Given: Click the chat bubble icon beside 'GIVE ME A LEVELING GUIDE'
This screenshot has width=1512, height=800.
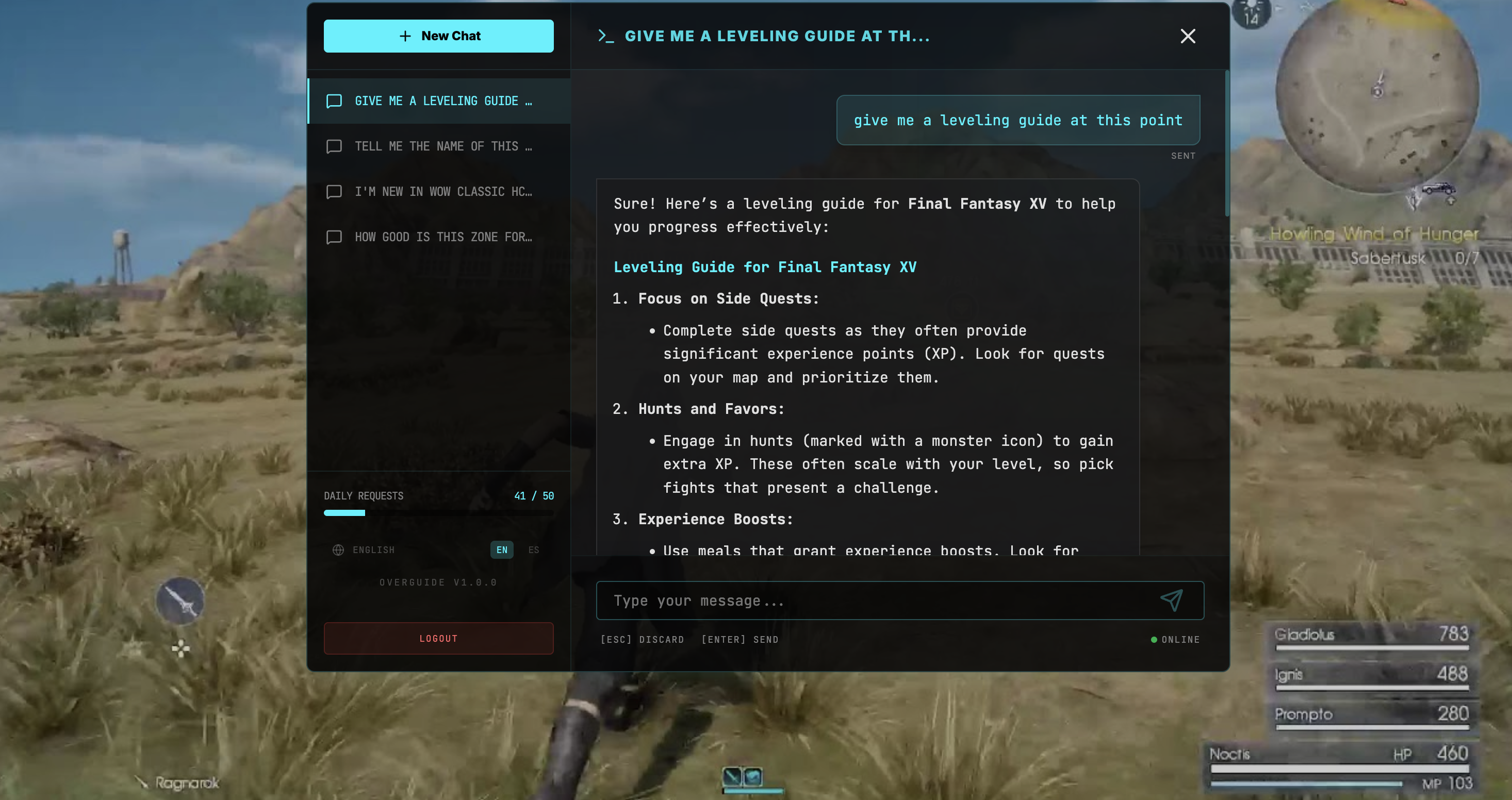Looking at the screenshot, I should pyautogui.click(x=334, y=101).
